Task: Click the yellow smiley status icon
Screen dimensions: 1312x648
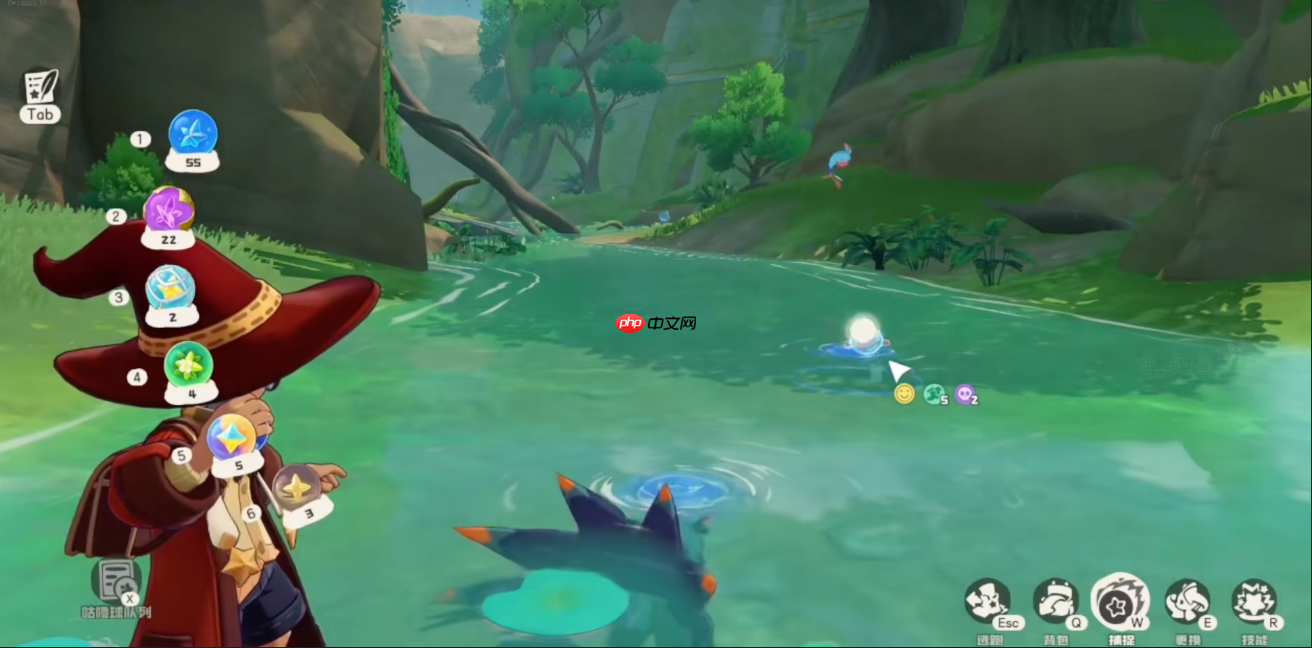Action: point(904,394)
